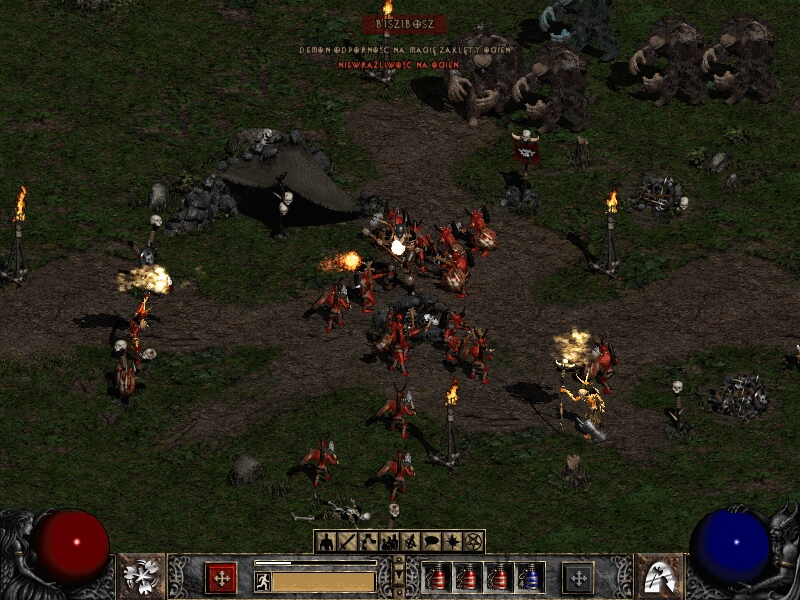Toggle the automap from the mini panel
Image resolution: width=800 pixels, height=600 pixels.
tap(410, 542)
